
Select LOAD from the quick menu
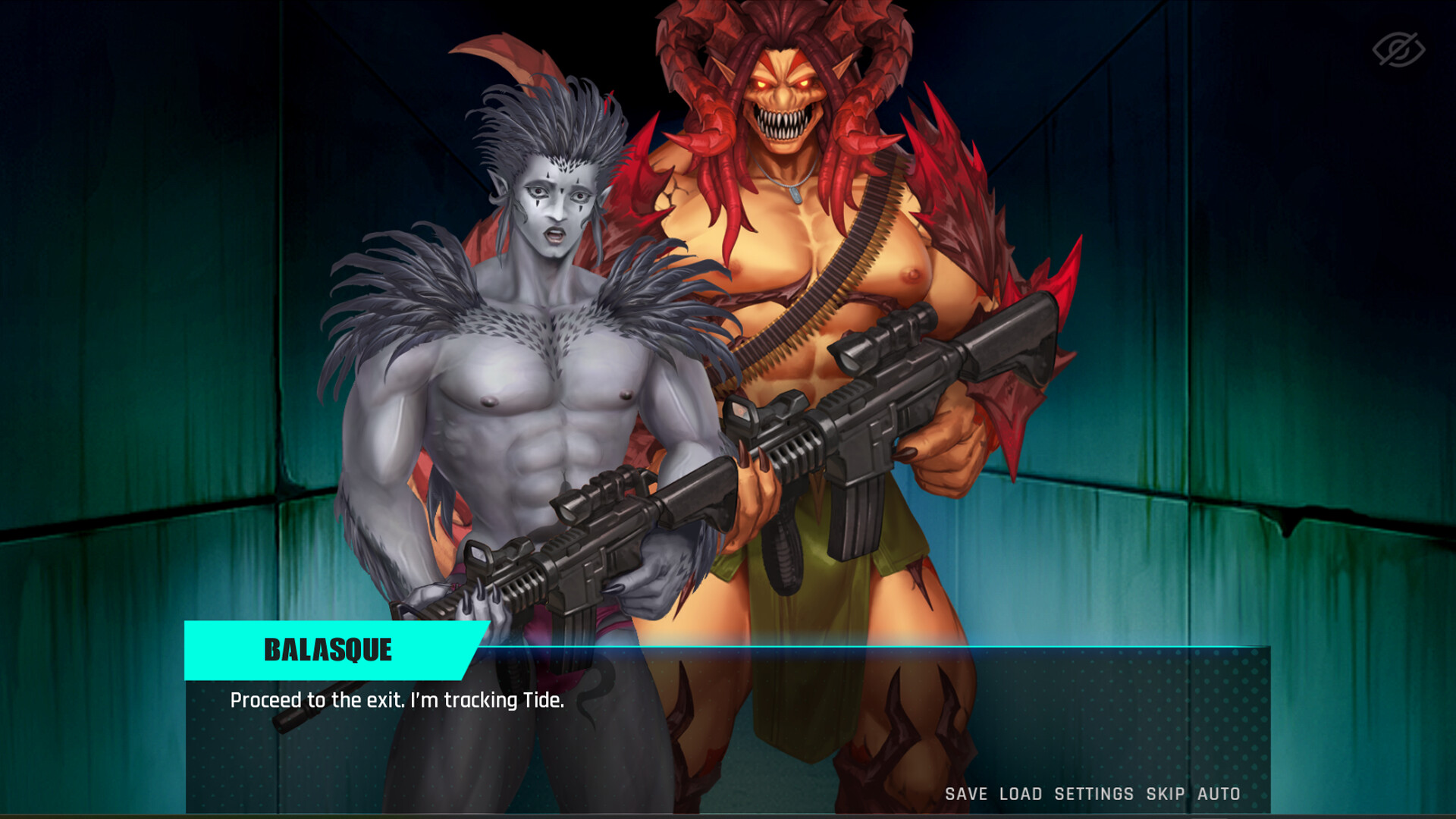point(1020,794)
